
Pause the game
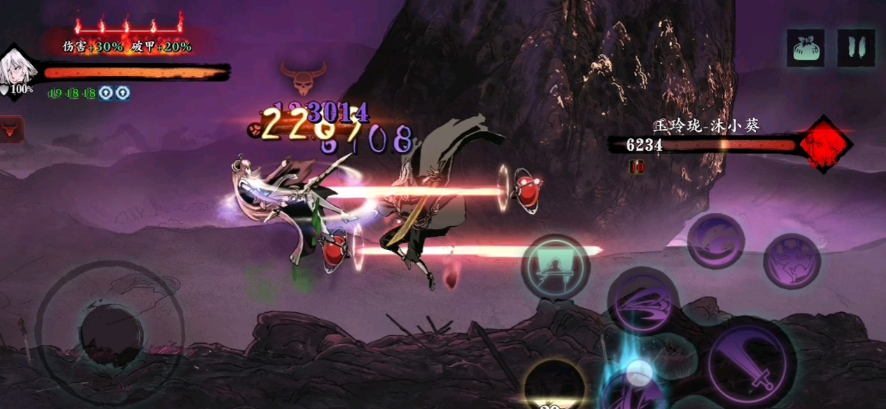855,47
